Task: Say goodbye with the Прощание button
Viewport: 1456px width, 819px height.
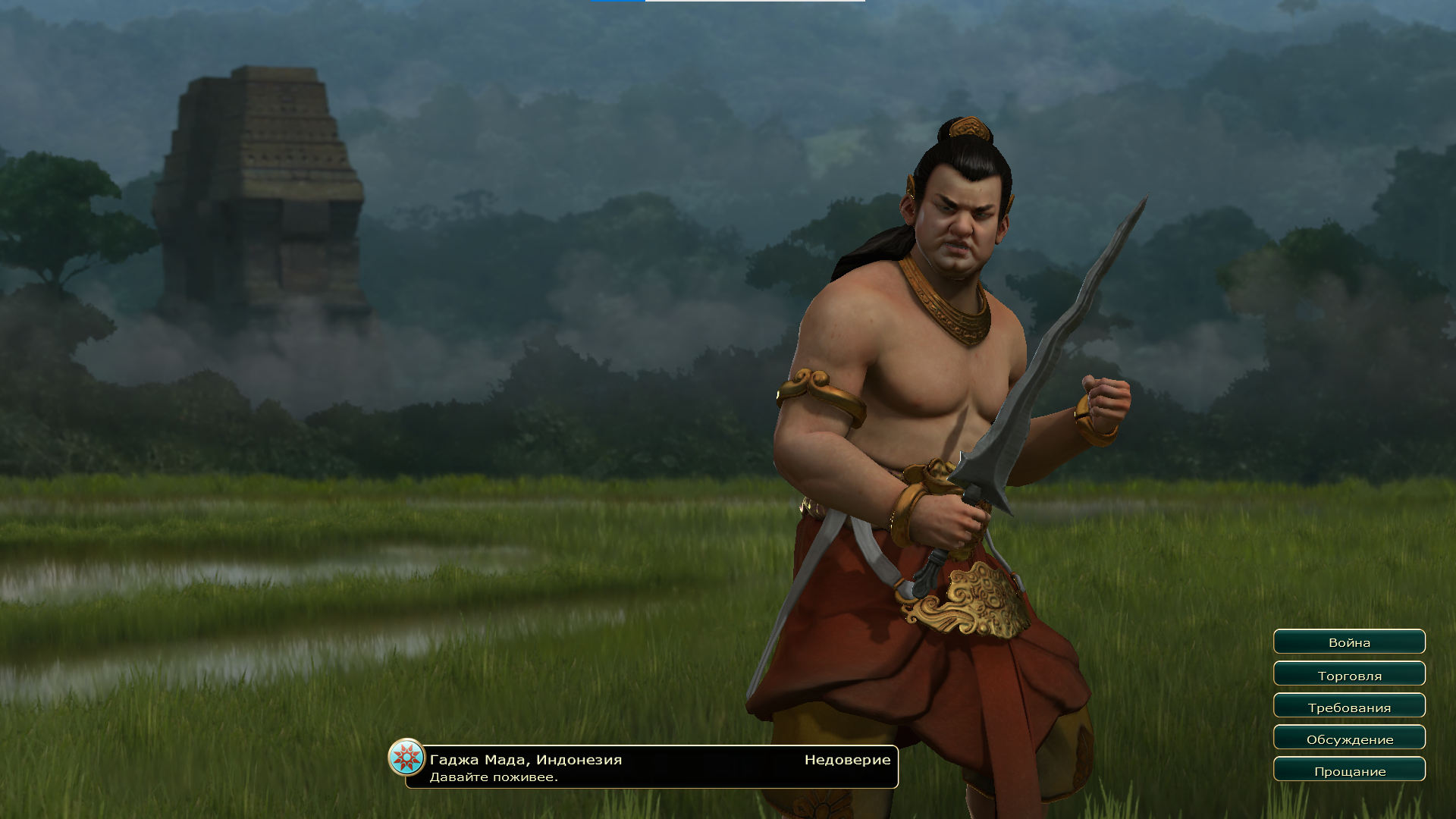Action: pyautogui.click(x=1349, y=770)
